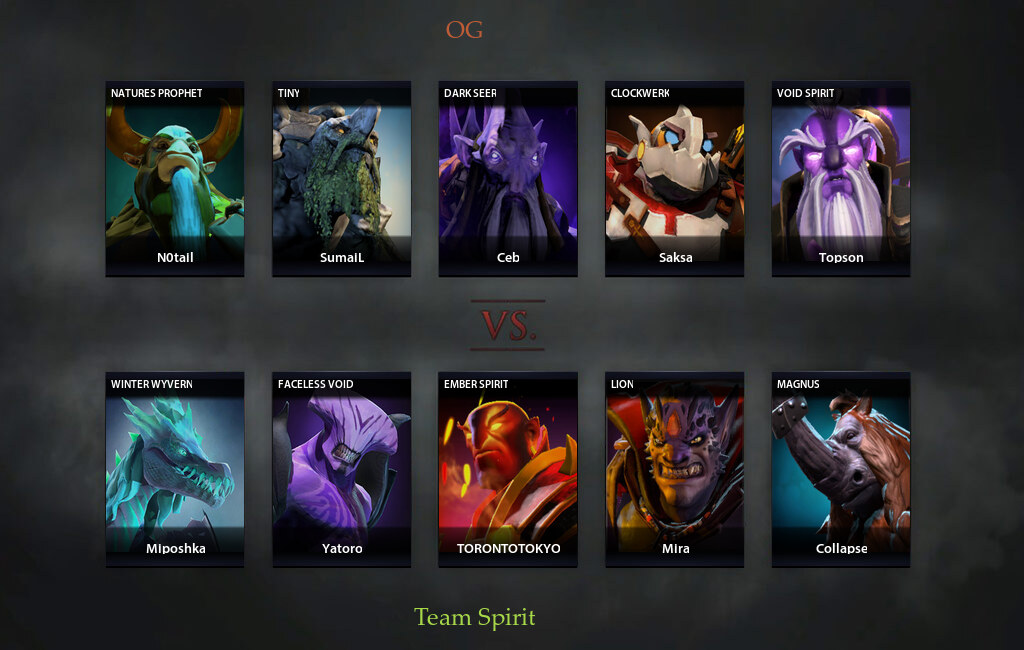Choose SumaiL's Tiny hero card
Viewport: 1024px width, 650px height.
pos(342,178)
